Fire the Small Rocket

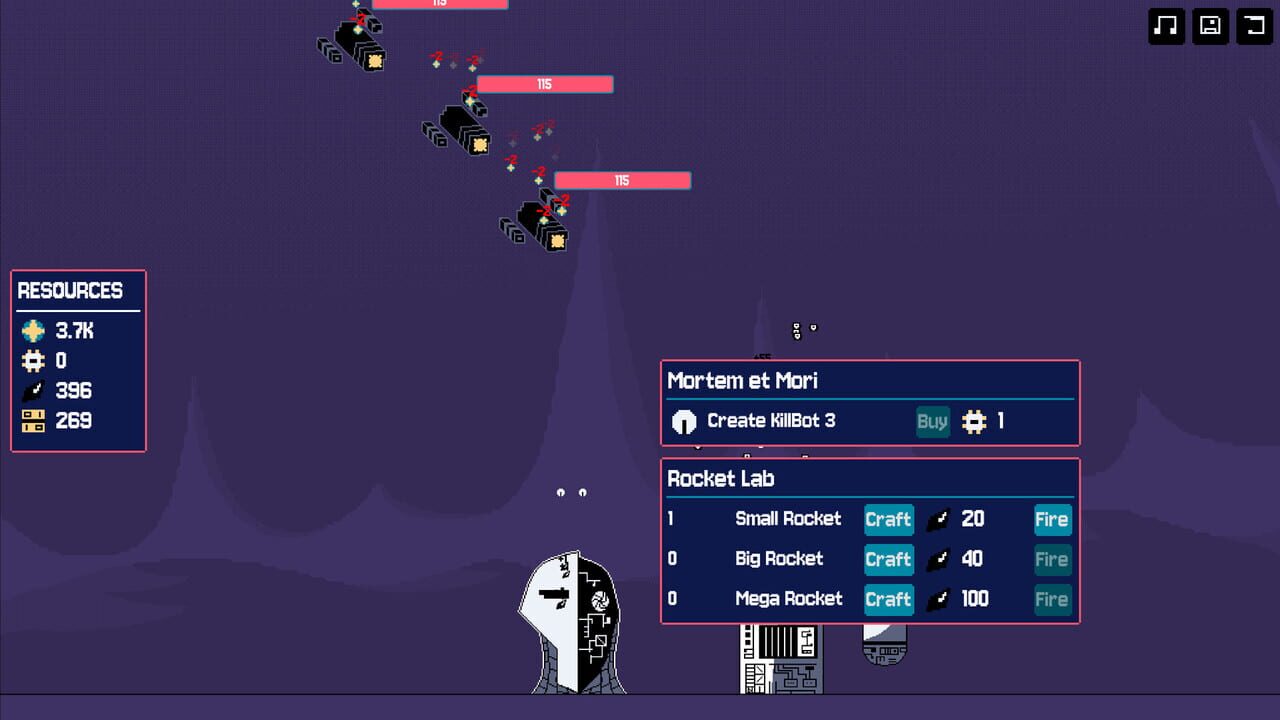pyautogui.click(x=1052, y=520)
